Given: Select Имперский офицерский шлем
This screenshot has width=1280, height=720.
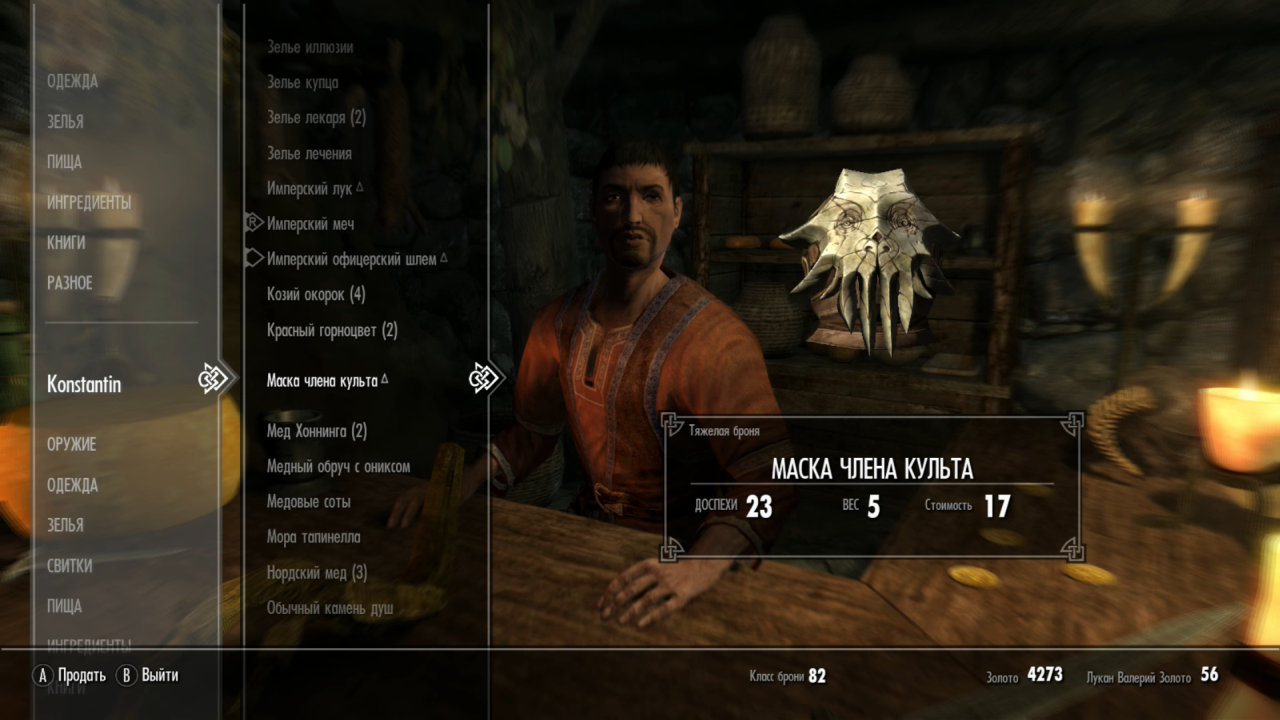Looking at the screenshot, I should coord(351,259).
